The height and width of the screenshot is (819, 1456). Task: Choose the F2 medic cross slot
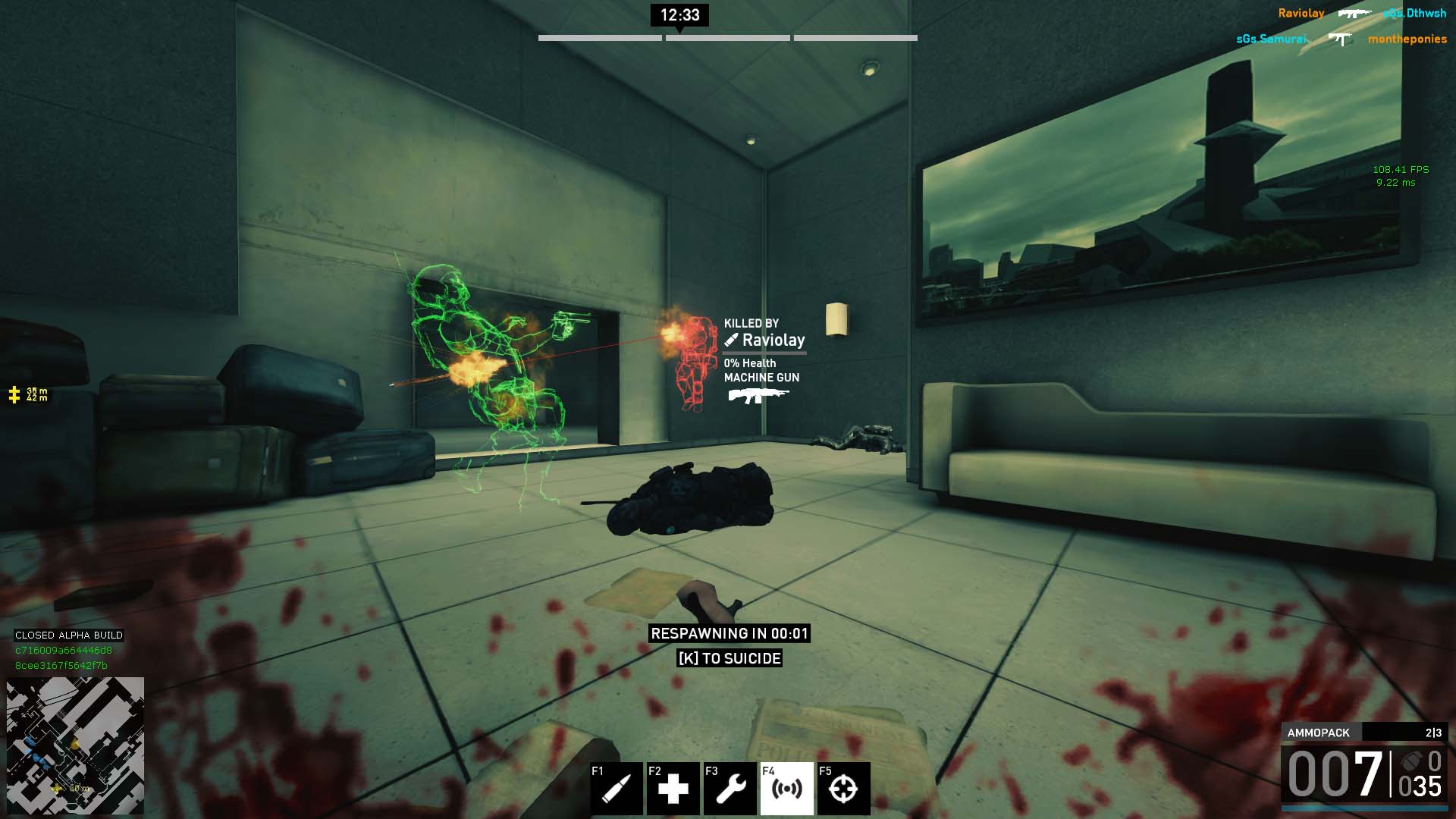673,788
